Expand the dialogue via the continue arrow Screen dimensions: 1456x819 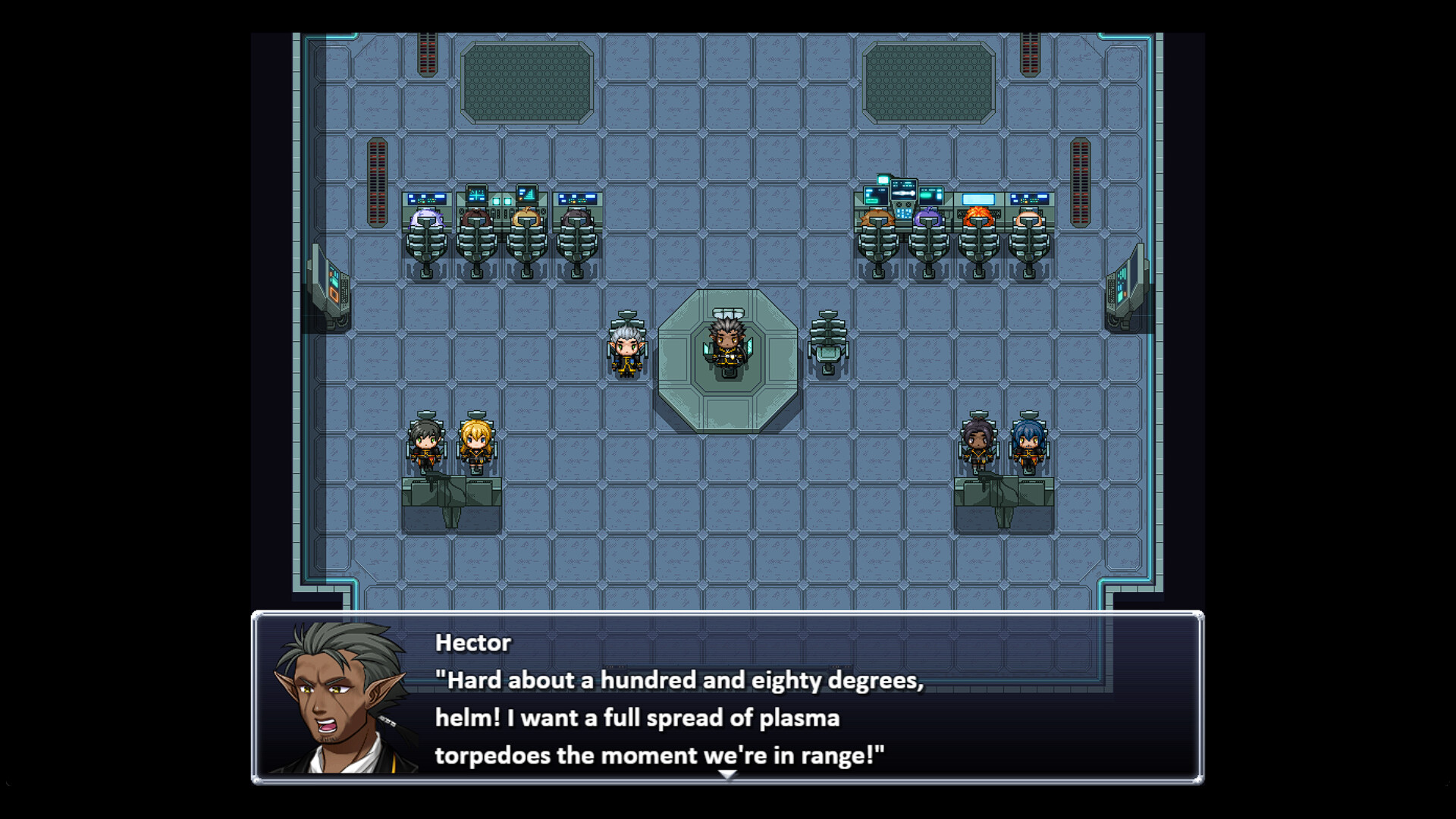point(728,774)
